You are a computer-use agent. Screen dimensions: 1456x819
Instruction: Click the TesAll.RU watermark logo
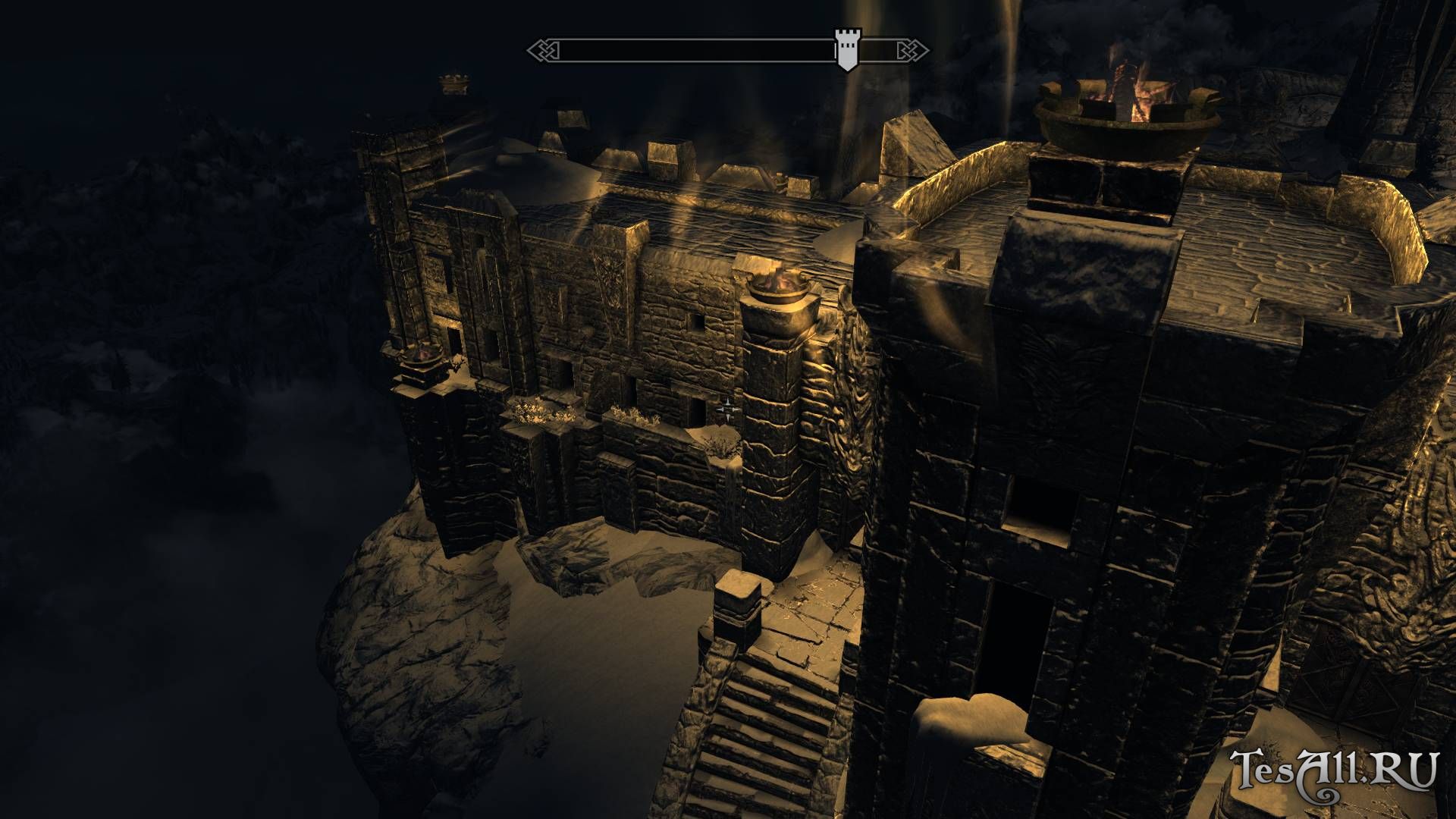tap(1333, 773)
